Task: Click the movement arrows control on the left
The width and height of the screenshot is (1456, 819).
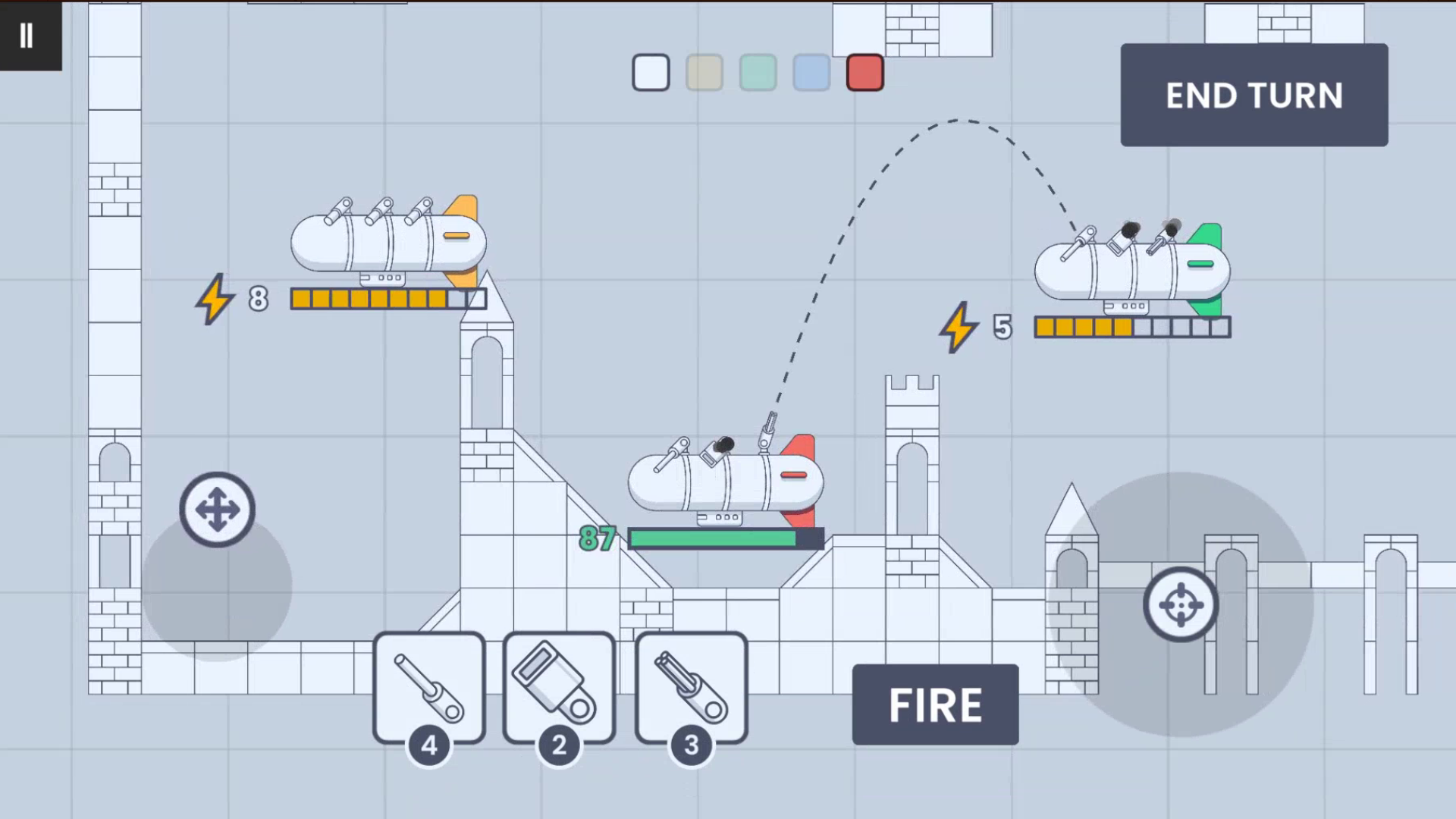Action: click(x=218, y=510)
